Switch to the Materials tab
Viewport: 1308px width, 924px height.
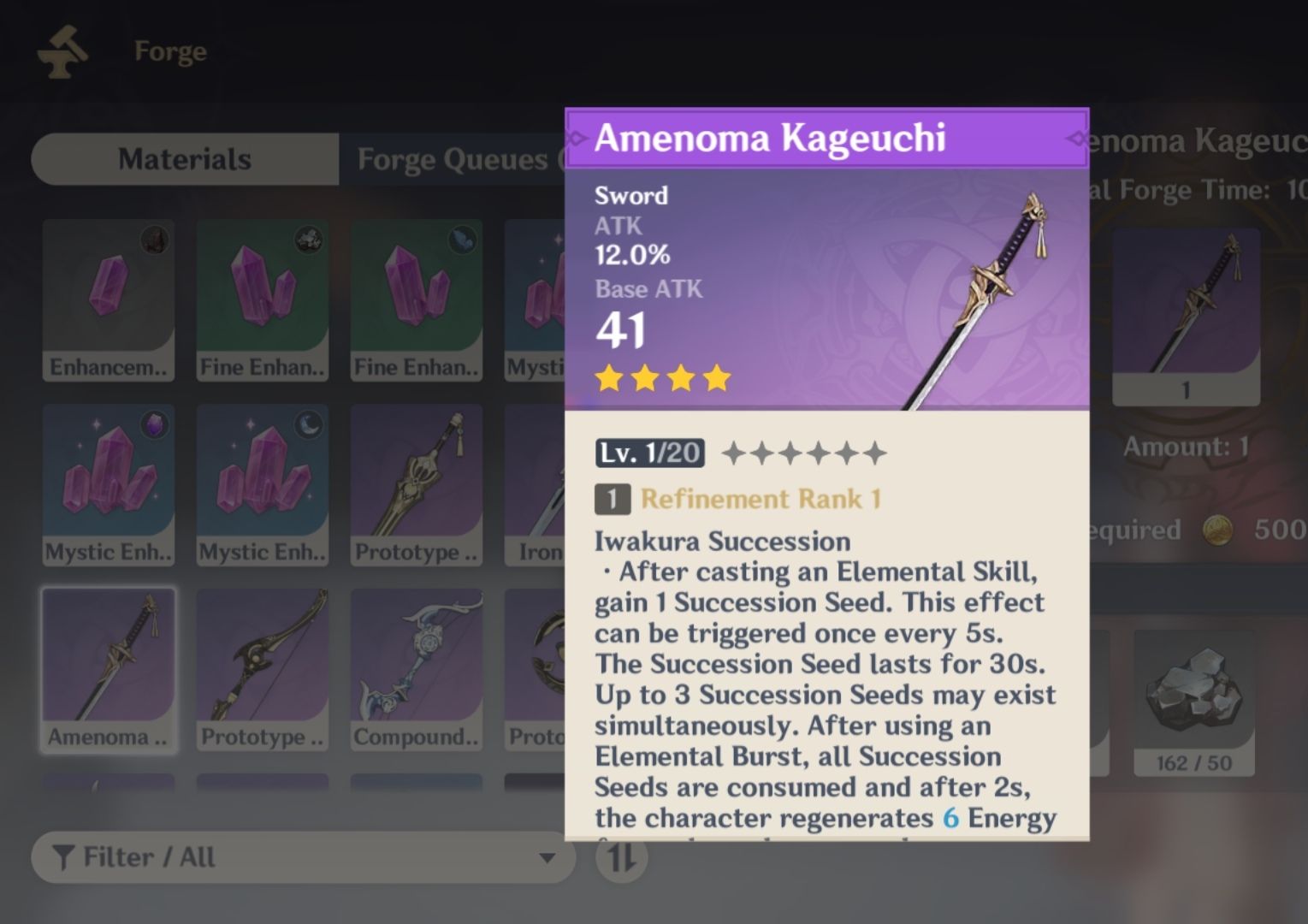click(185, 159)
